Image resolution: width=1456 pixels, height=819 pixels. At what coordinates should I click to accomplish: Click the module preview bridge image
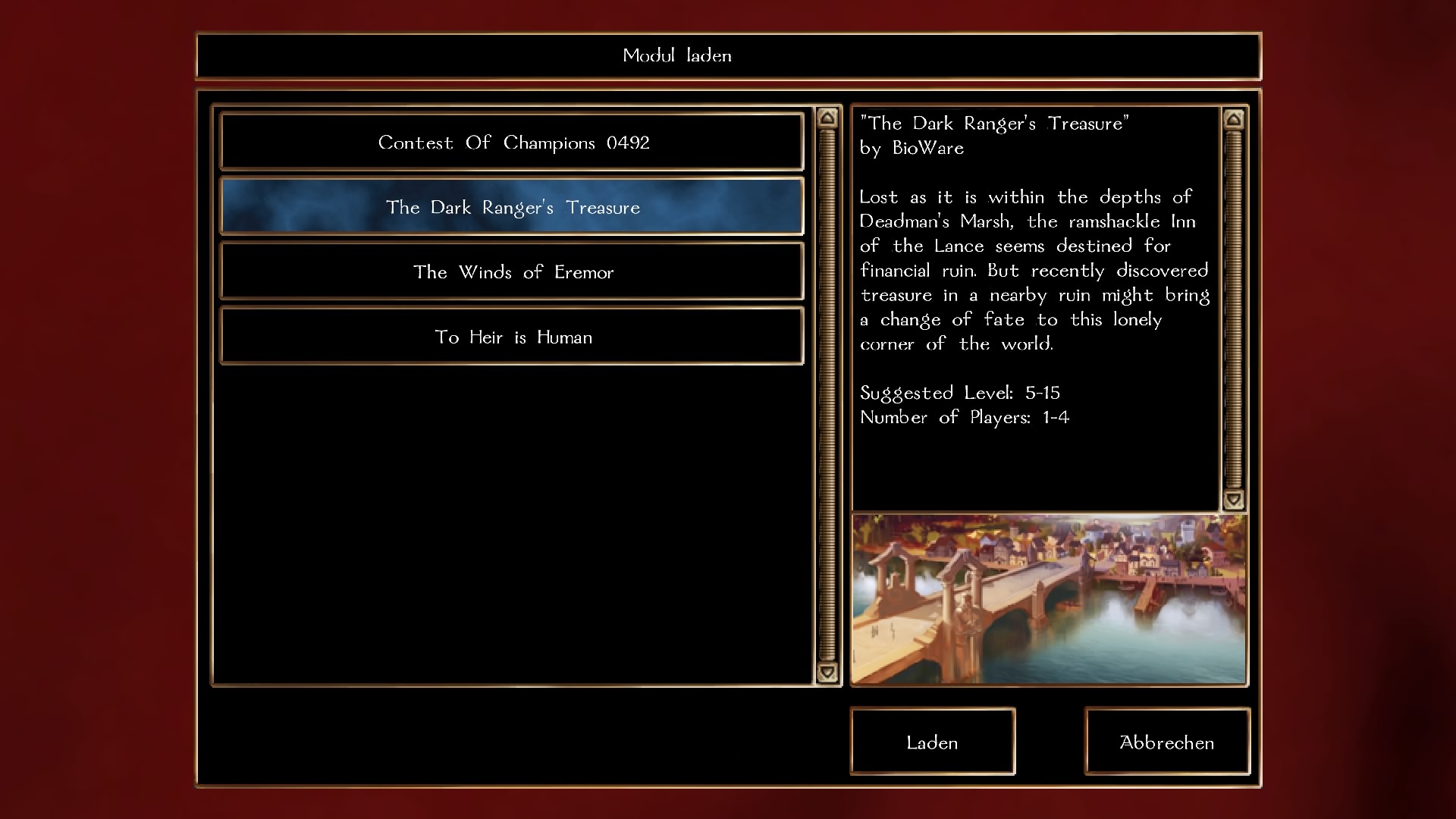(1049, 600)
